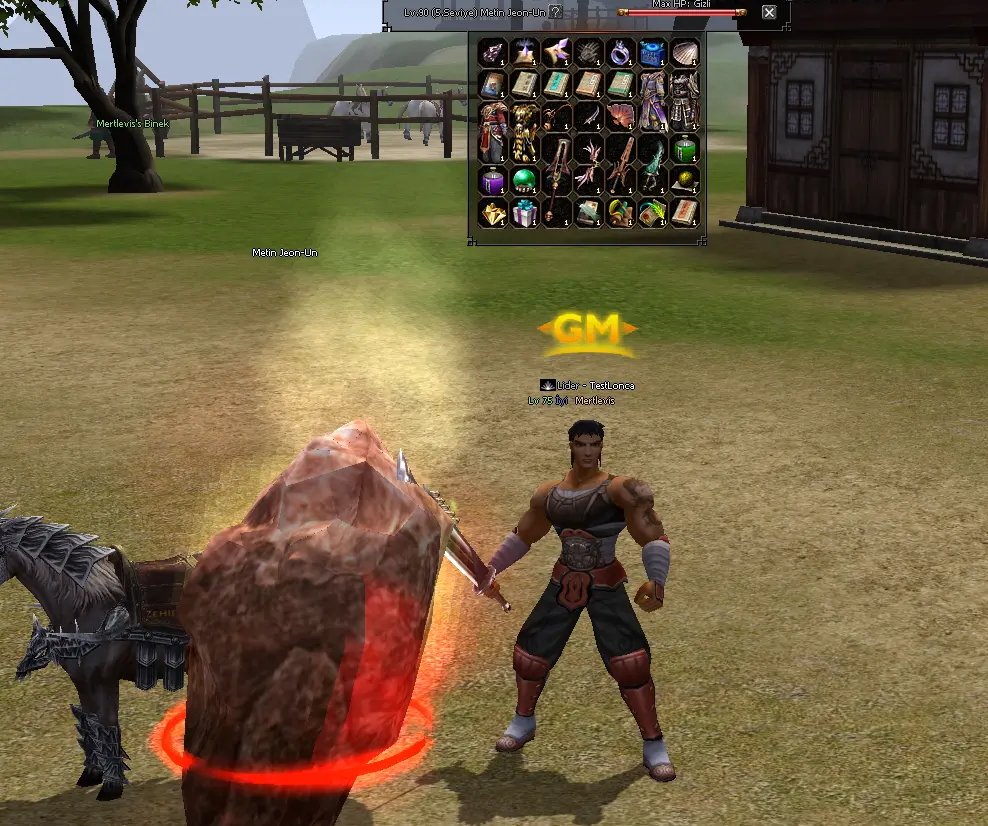Select the purple ring item
This screenshot has height=826, width=988.
point(620,51)
